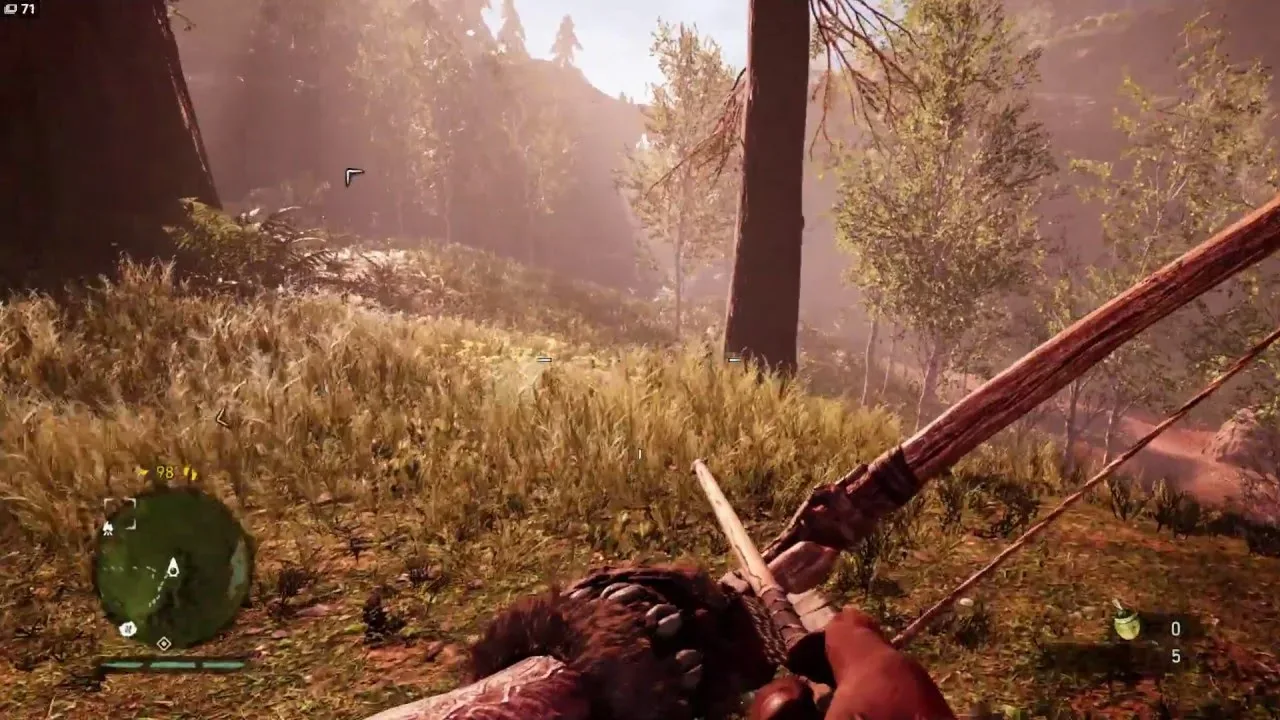1280x720 pixels.
Task: Toggle the white target bracket on the minimap
Action: 119,513
